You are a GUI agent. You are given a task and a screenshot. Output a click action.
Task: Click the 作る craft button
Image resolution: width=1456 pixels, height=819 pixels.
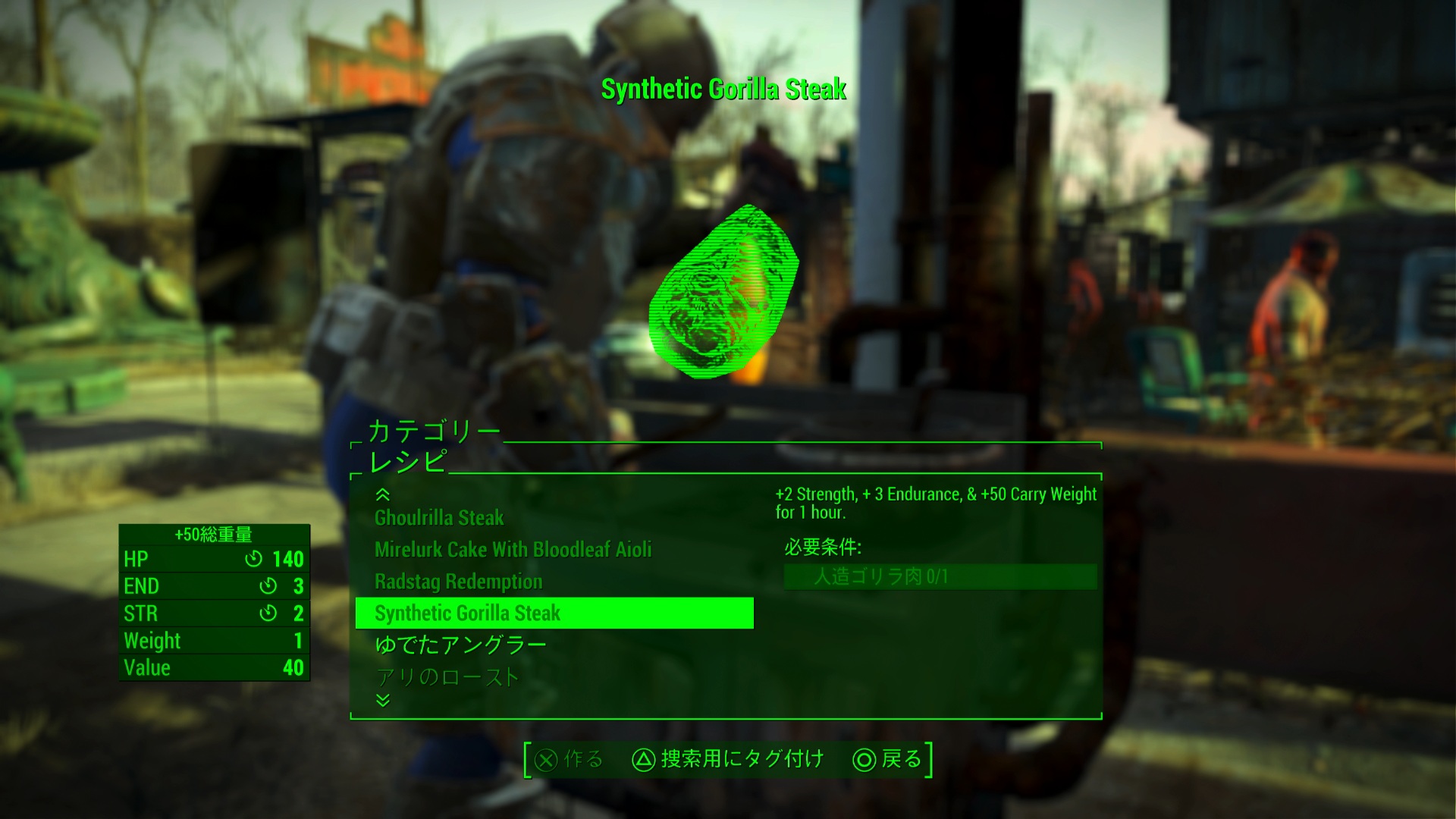coord(570,759)
